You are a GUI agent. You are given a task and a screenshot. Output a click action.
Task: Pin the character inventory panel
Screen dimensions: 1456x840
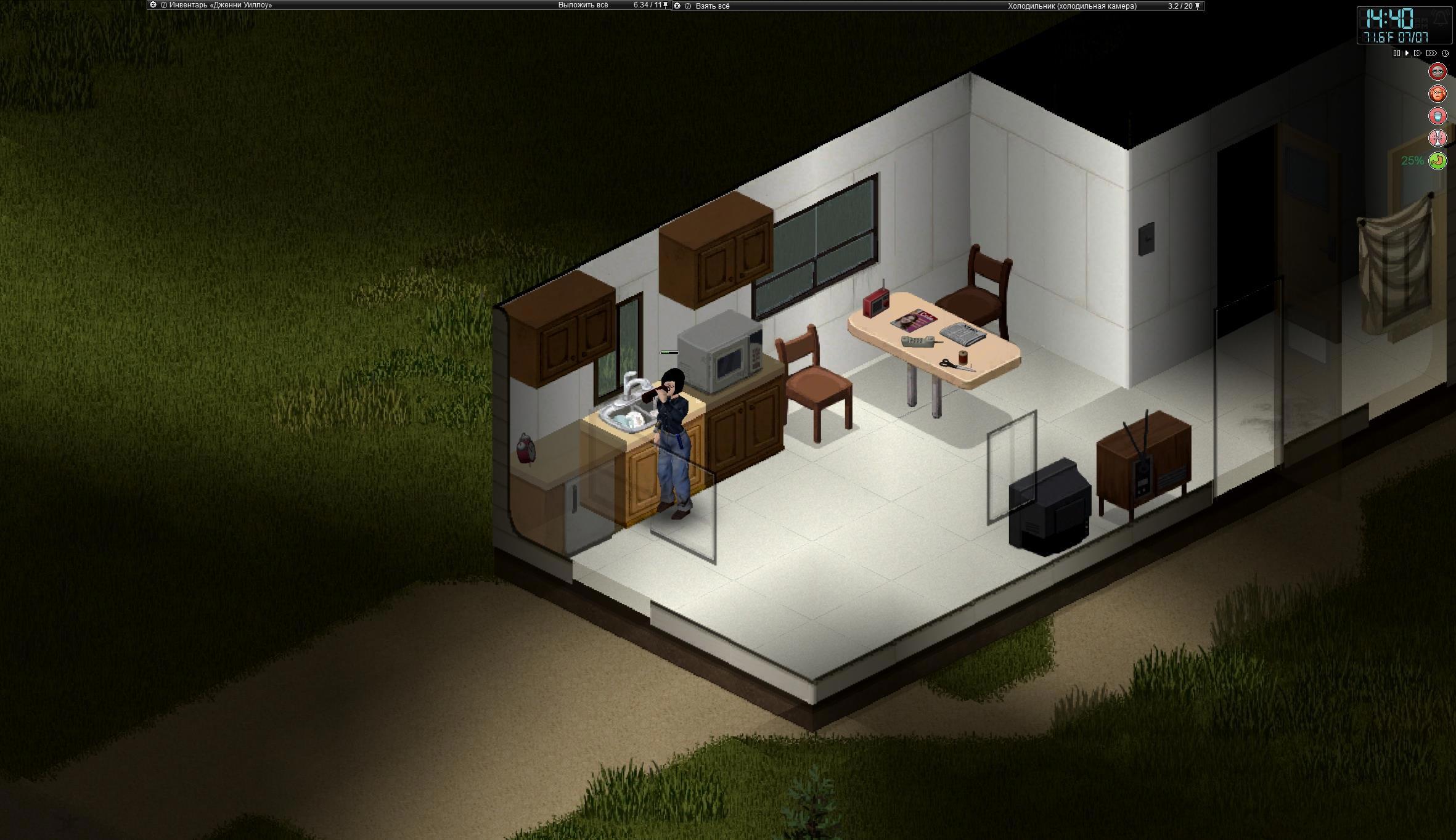point(666,5)
